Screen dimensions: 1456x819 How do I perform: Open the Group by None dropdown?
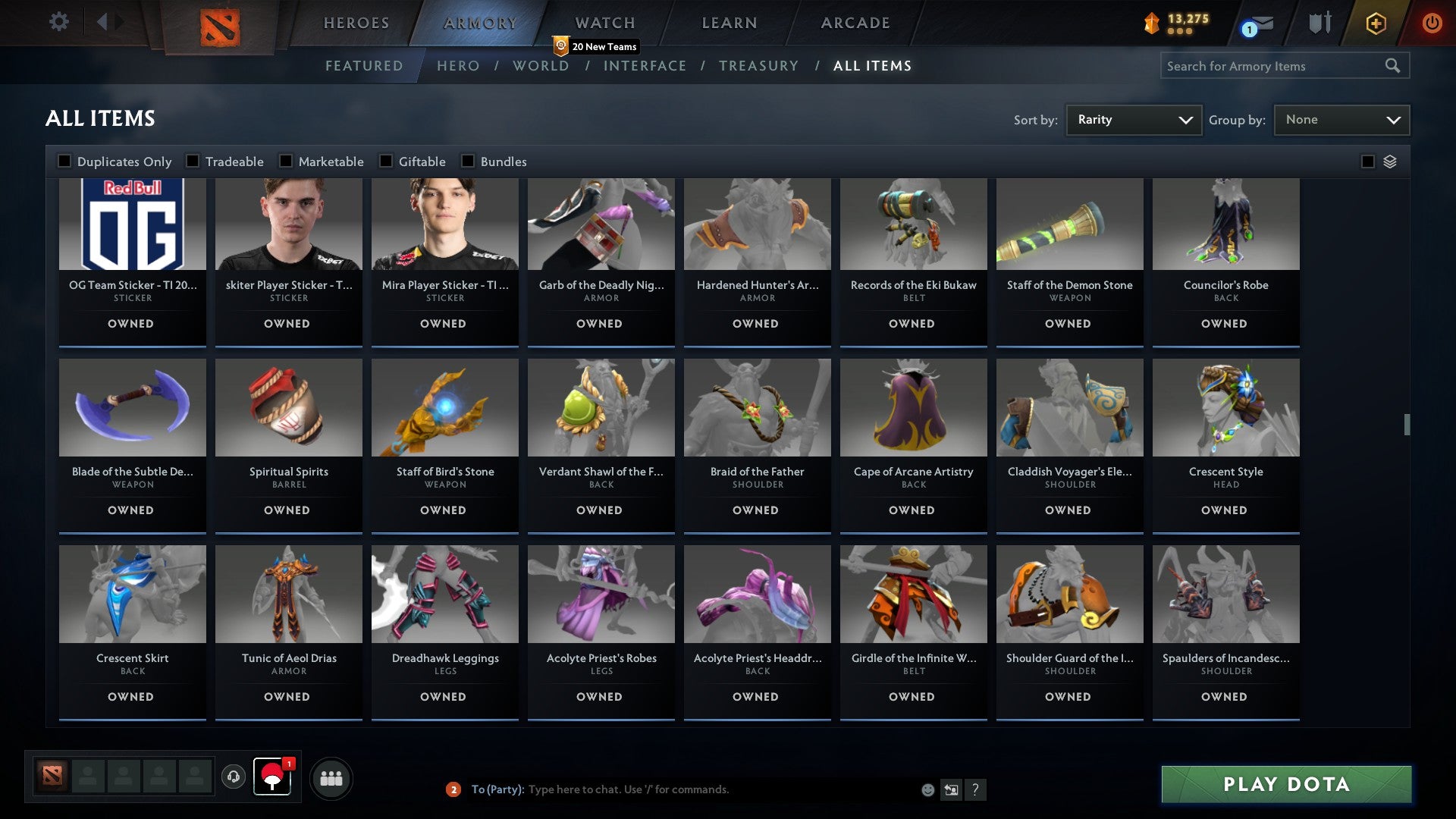(x=1341, y=119)
